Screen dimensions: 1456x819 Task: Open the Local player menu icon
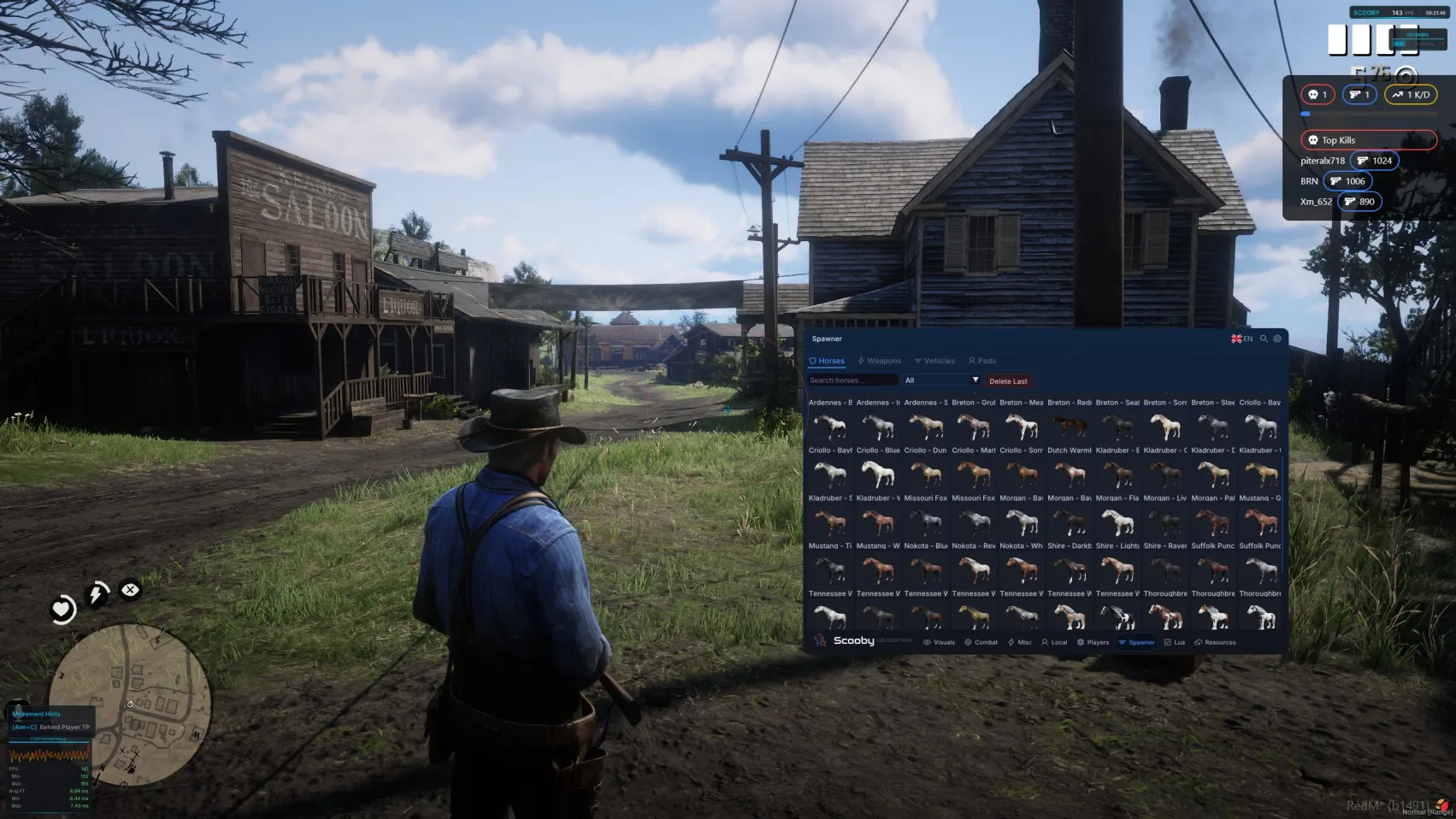point(1044,642)
